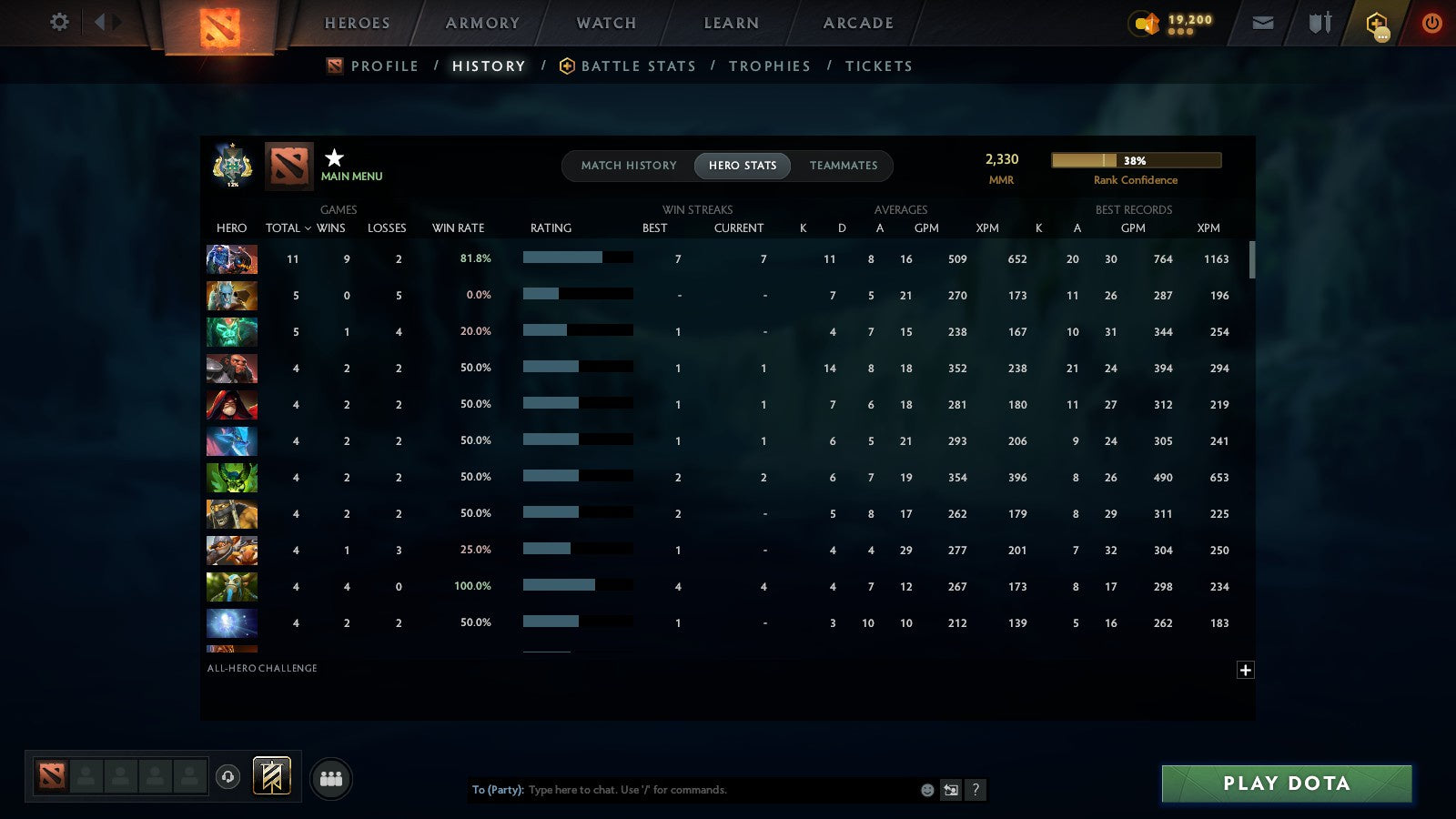Expand the All-Hero Challenge plus control
The image size is (1456, 819).
pos(1246,670)
